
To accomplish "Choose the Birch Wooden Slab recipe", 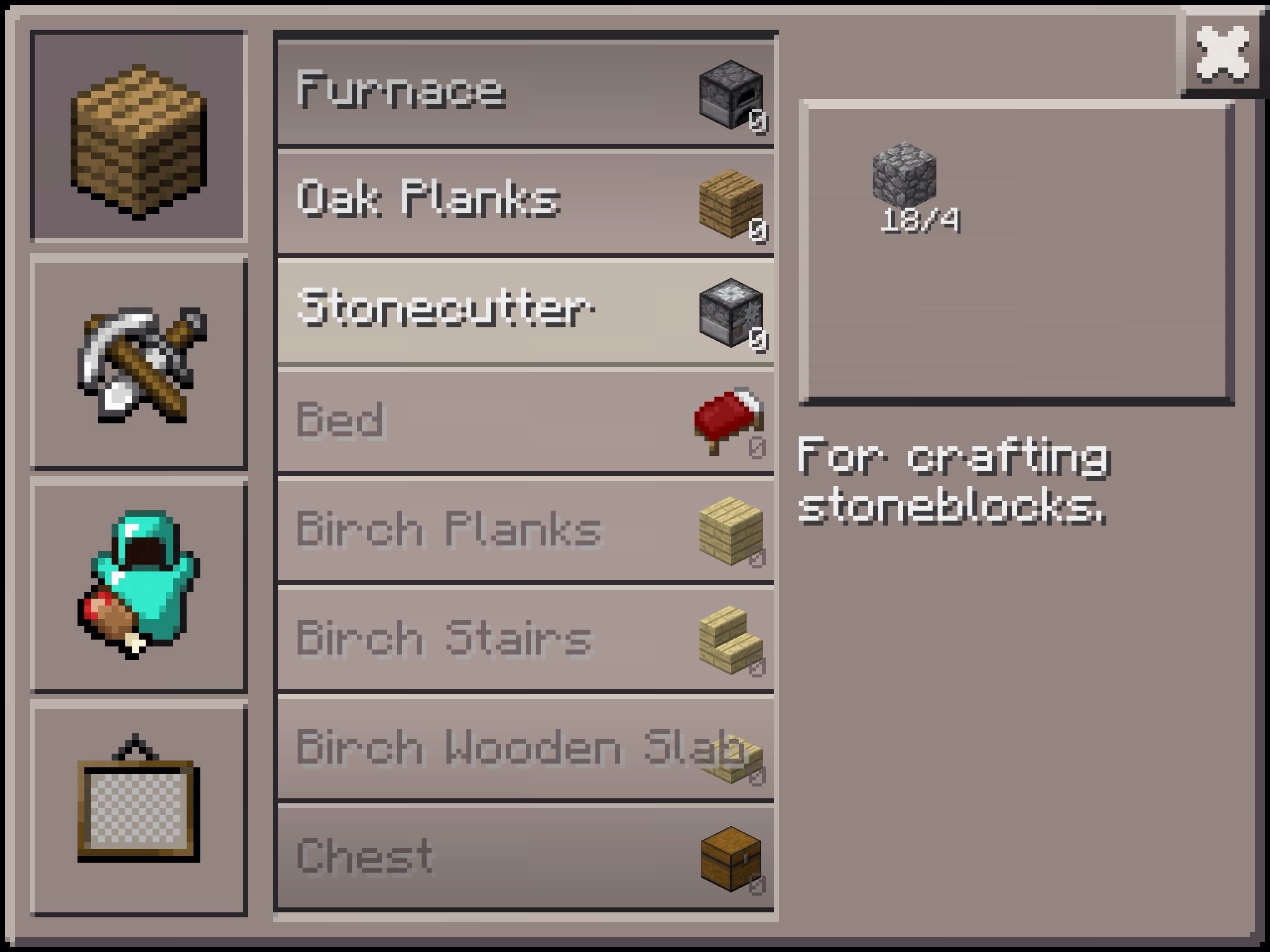I will (525, 749).
